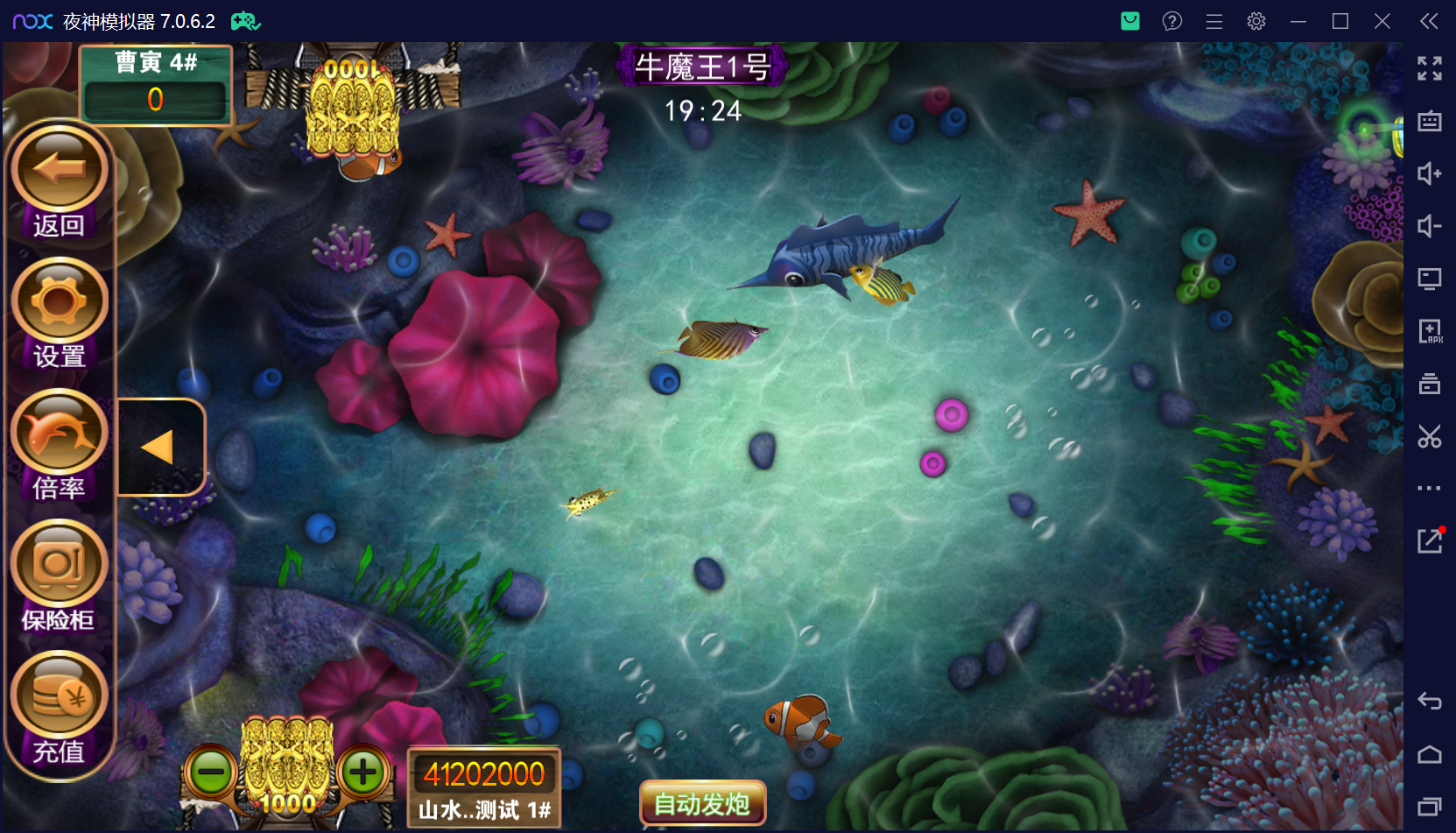1456x833 pixels.
Task: Open the Nox screenshot scissors tool
Action: [1430, 436]
